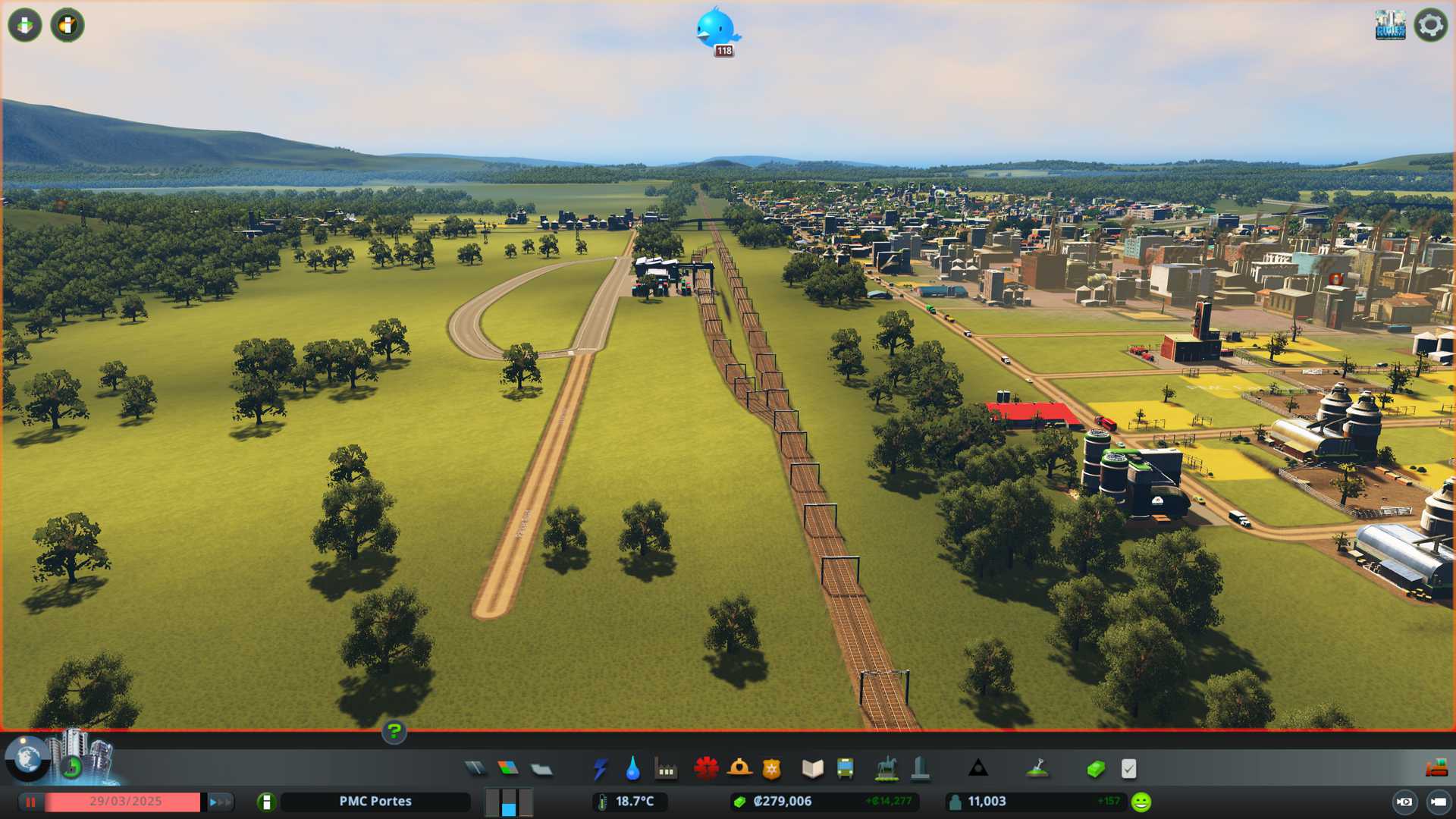This screenshot has width=1456, height=819.
Task: Open the Districts painting tool
Action: pos(541,769)
